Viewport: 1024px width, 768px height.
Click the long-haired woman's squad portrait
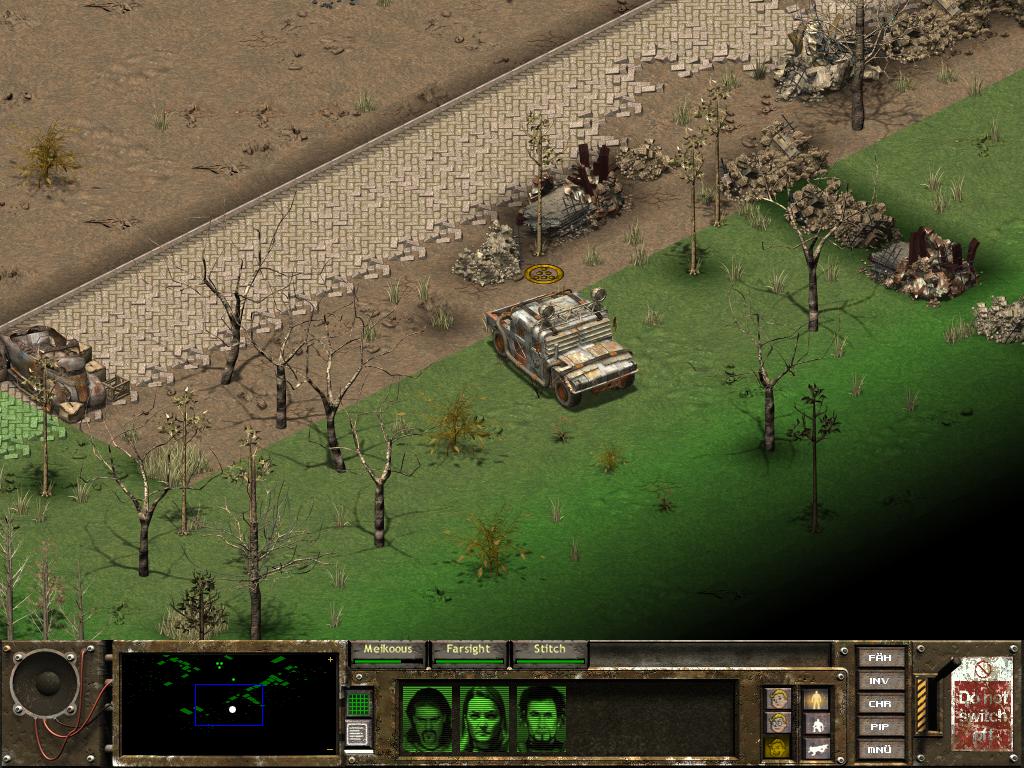pos(483,718)
